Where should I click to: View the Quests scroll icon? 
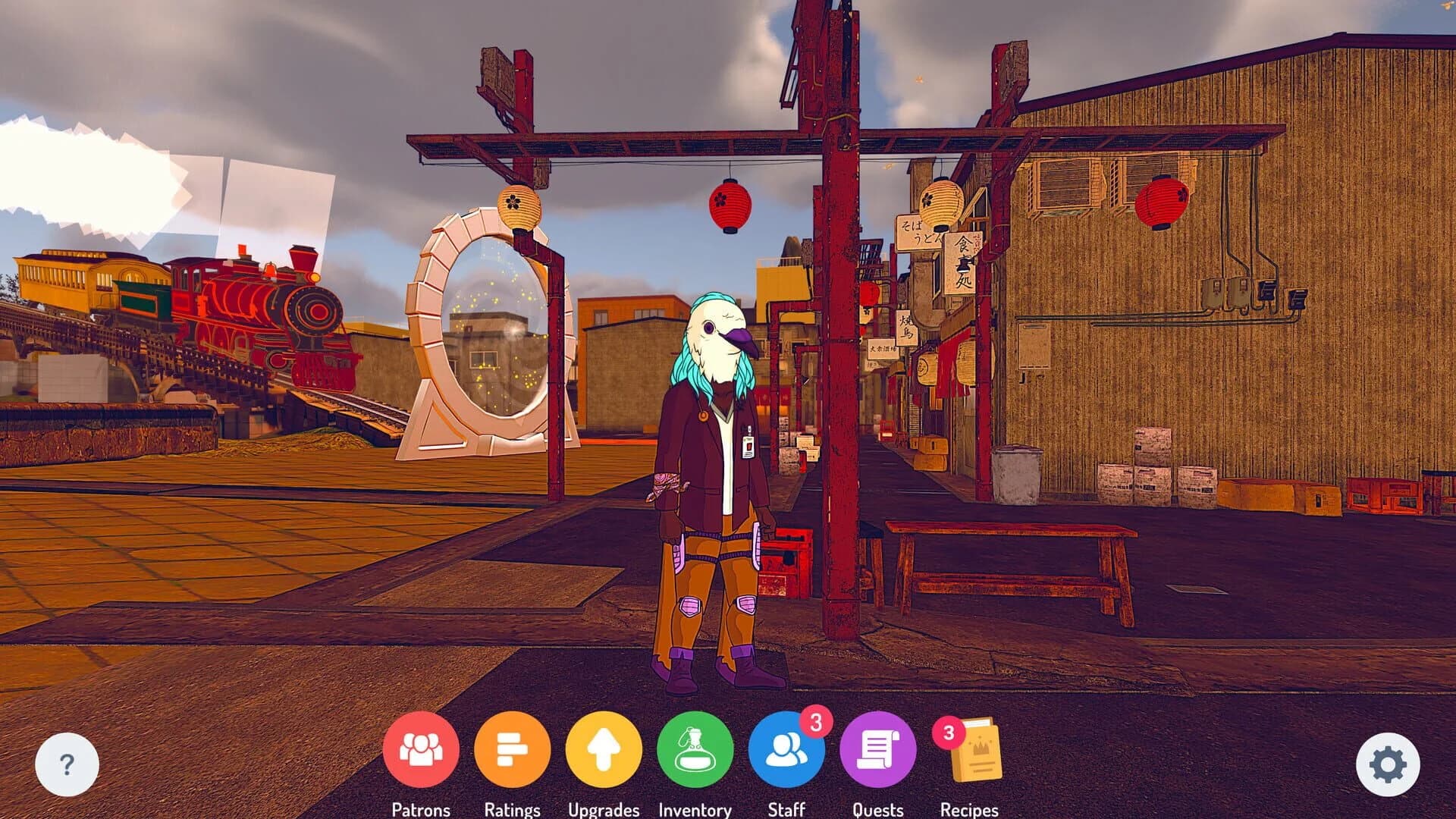tap(877, 752)
